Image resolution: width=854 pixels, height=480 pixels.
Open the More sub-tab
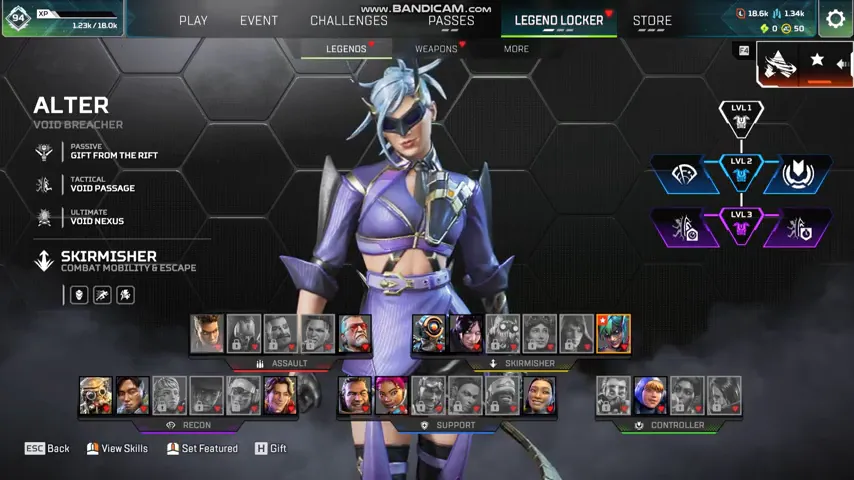point(516,48)
